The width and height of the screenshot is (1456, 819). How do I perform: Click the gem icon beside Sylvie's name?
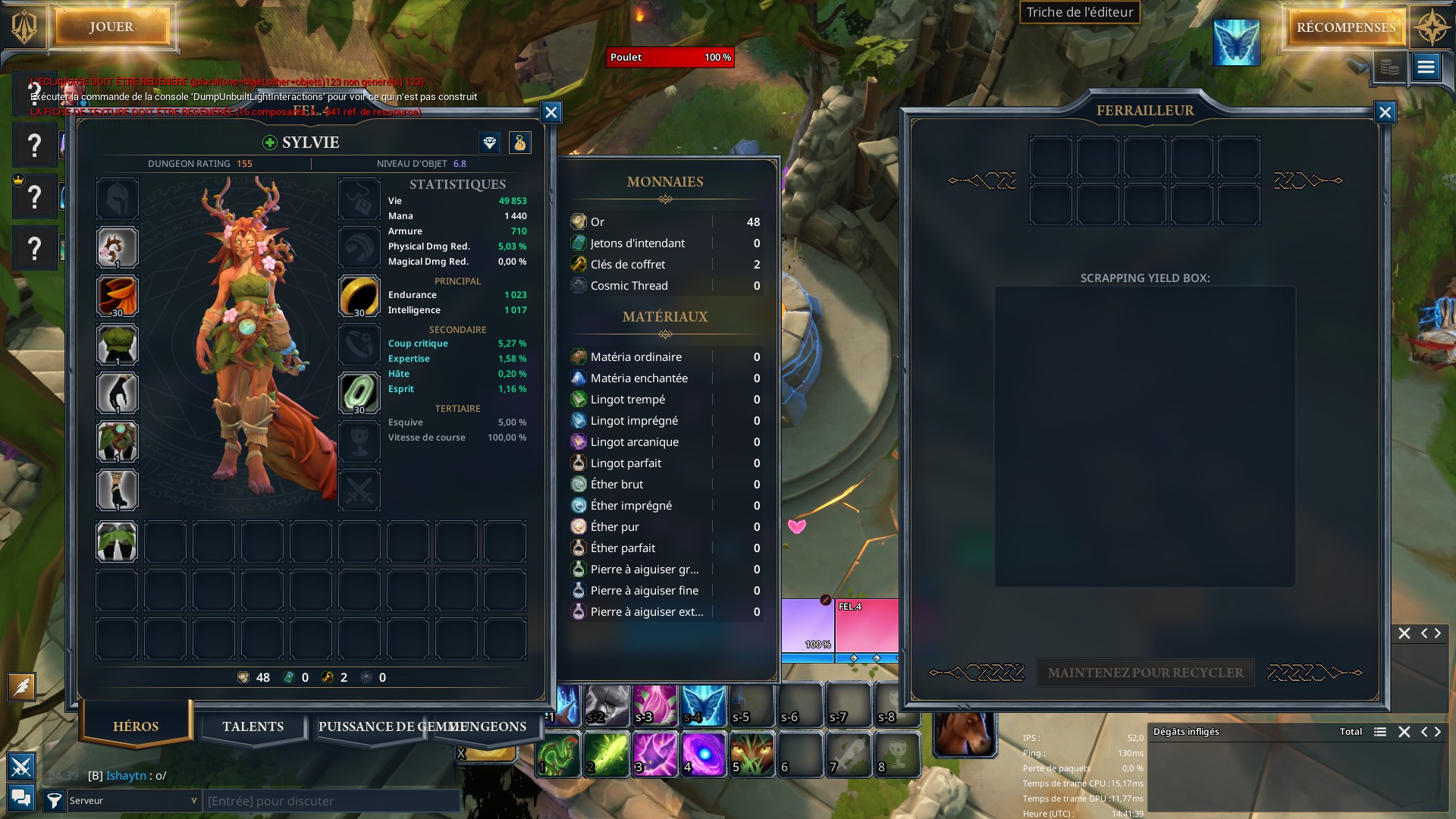click(x=490, y=143)
